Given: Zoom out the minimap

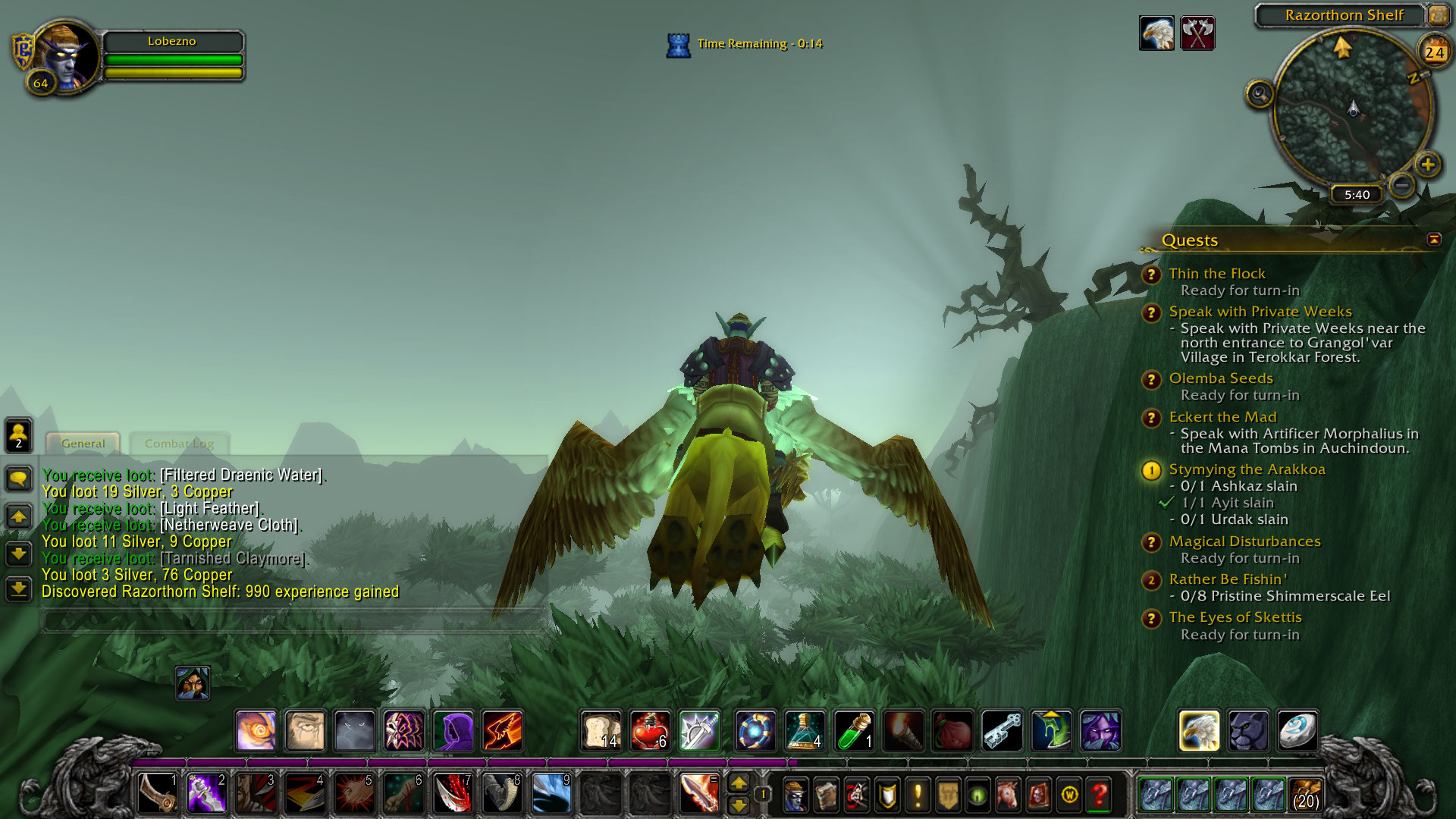Looking at the screenshot, I should coord(1402,184).
